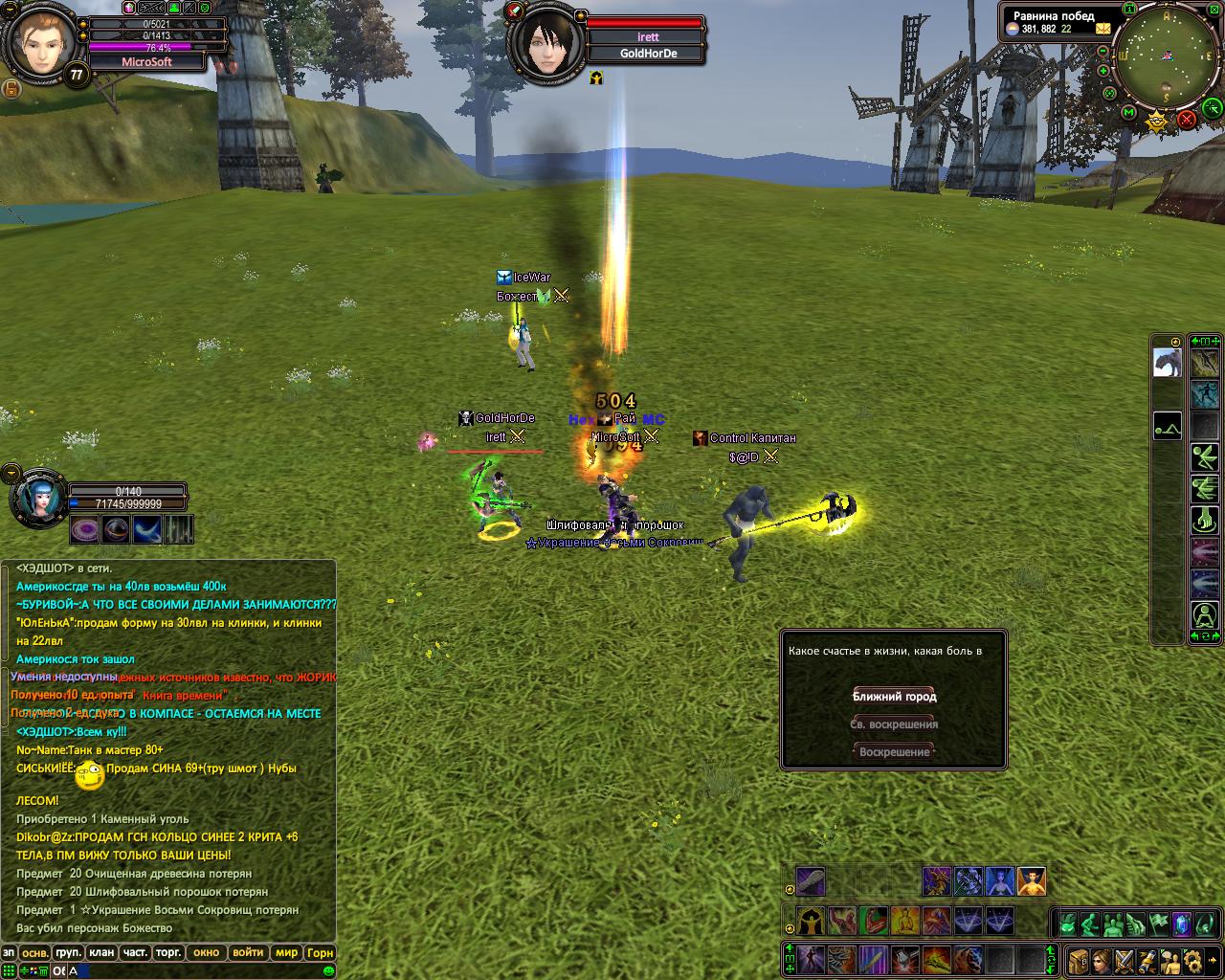Zoom in the minimap with the plus button
This screenshot has width=1225, height=980.
[x=1103, y=71]
